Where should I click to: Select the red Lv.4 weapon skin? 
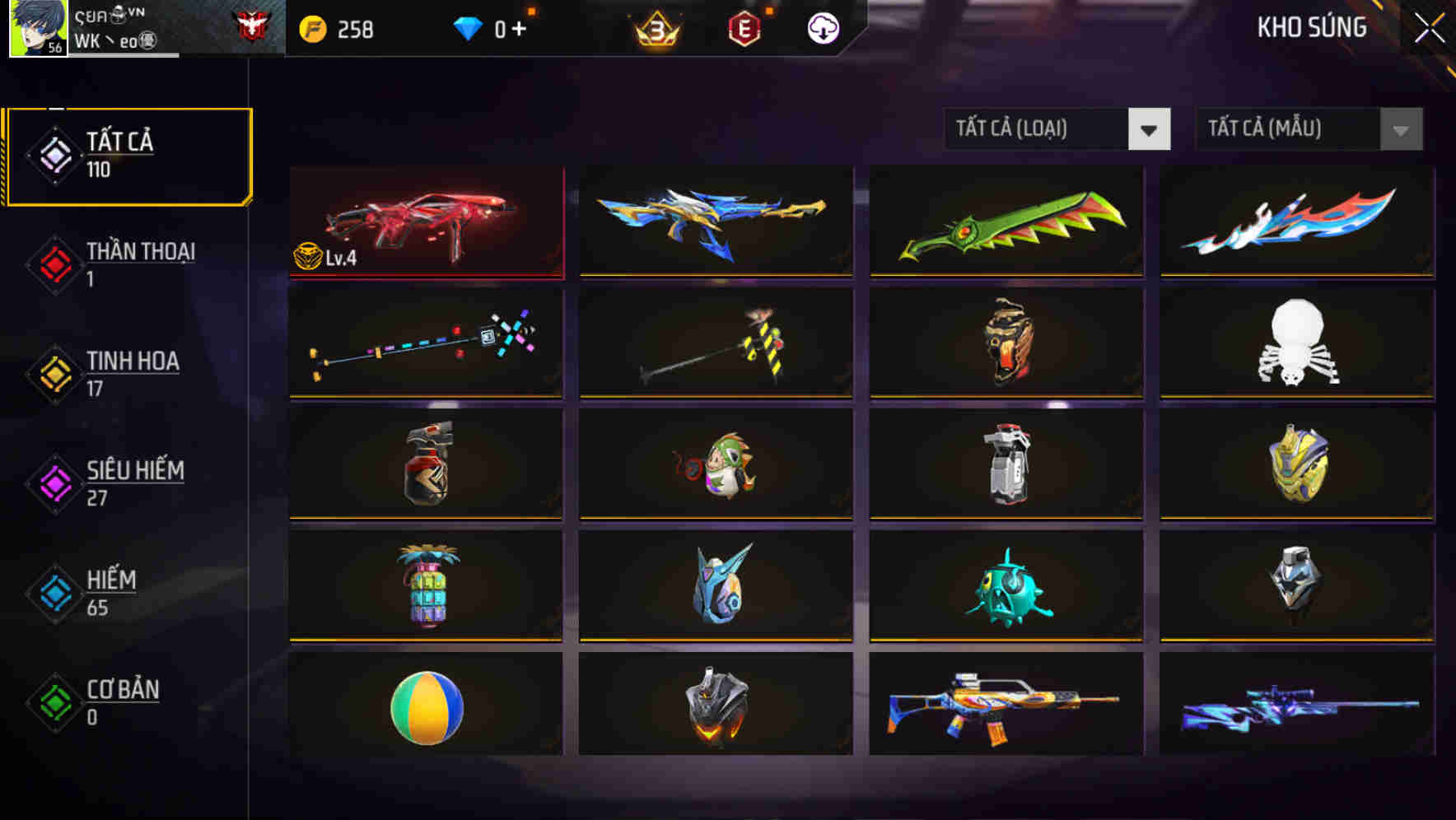pyautogui.click(x=426, y=222)
